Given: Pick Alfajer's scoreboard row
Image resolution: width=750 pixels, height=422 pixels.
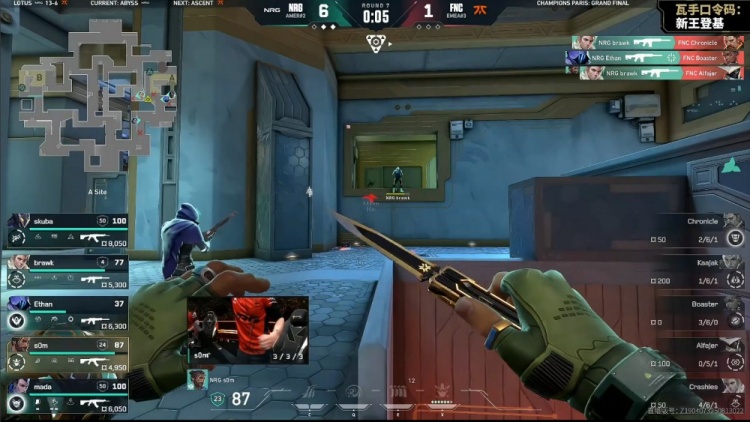Looking at the screenshot, I should coord(695,353).
